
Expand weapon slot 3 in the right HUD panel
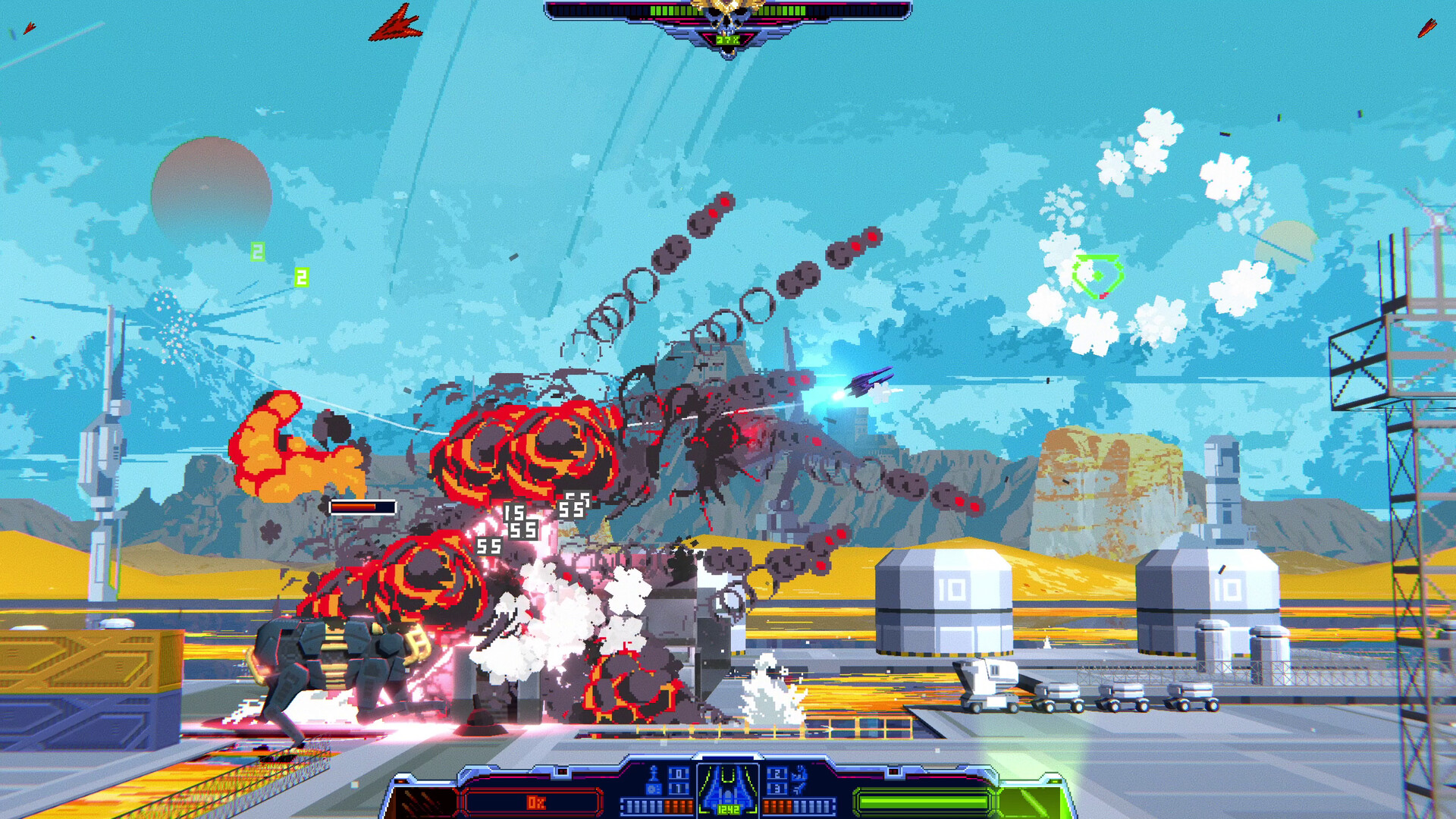pos(777,789)
